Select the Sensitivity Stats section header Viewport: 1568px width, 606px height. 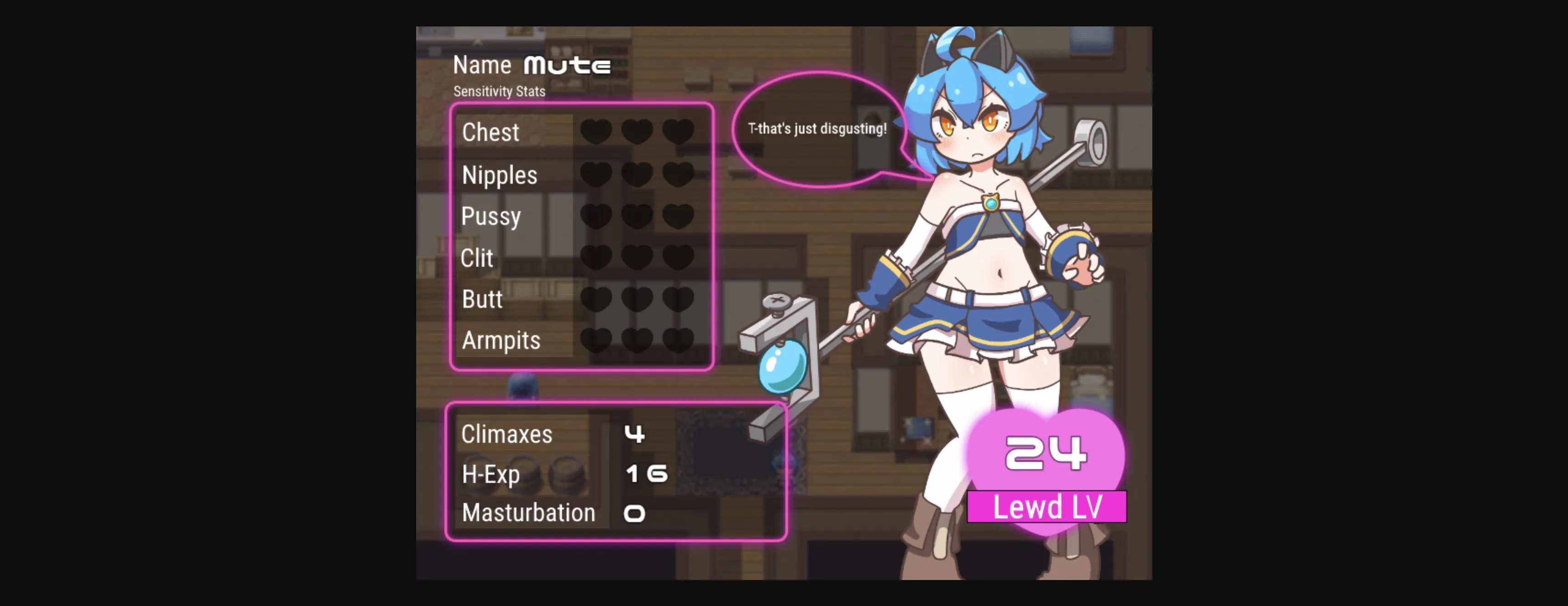click(499, 91)
